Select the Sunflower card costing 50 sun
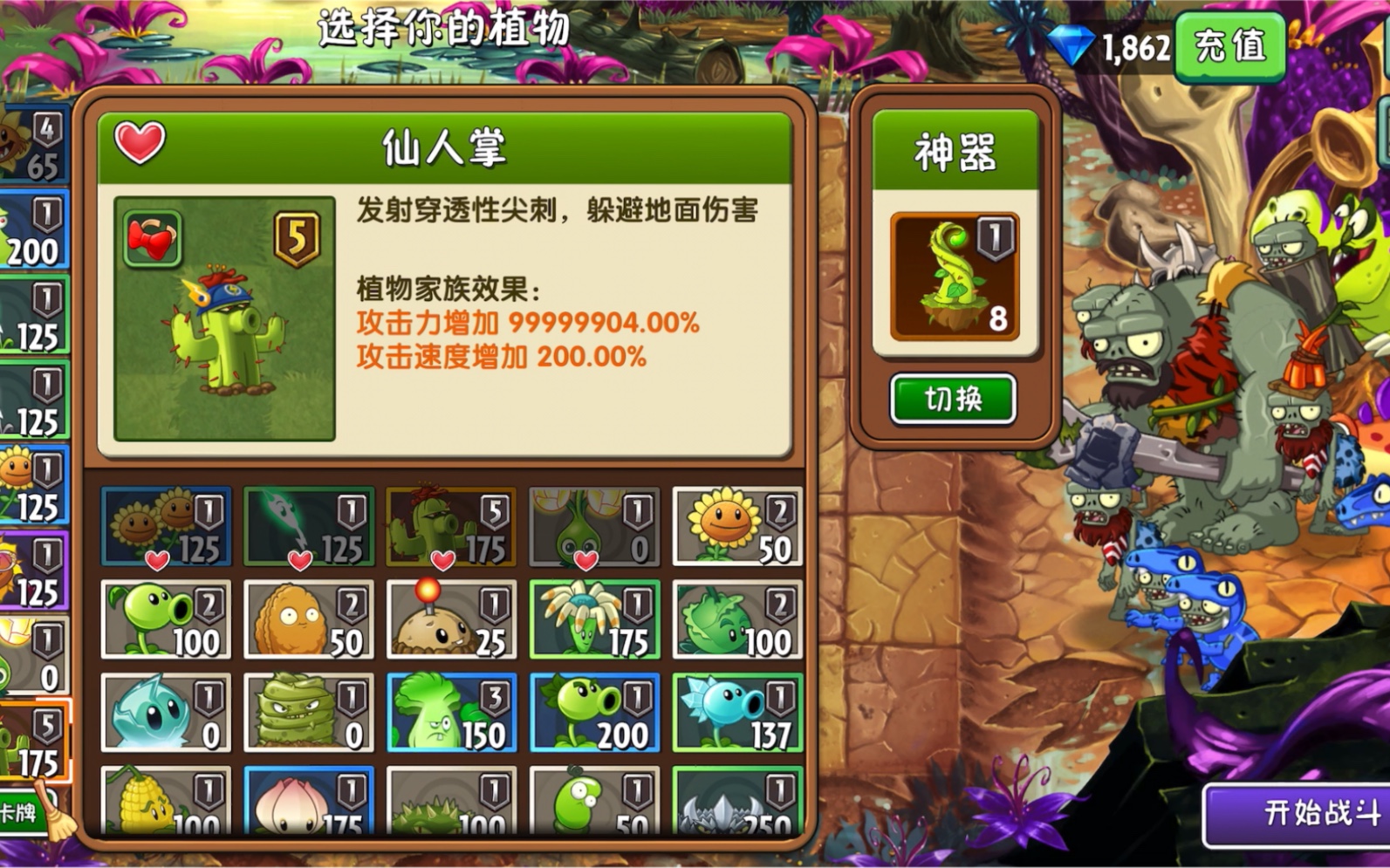Image resolution: width=1390 pixels, height=868 pixels. pos(737,523)
